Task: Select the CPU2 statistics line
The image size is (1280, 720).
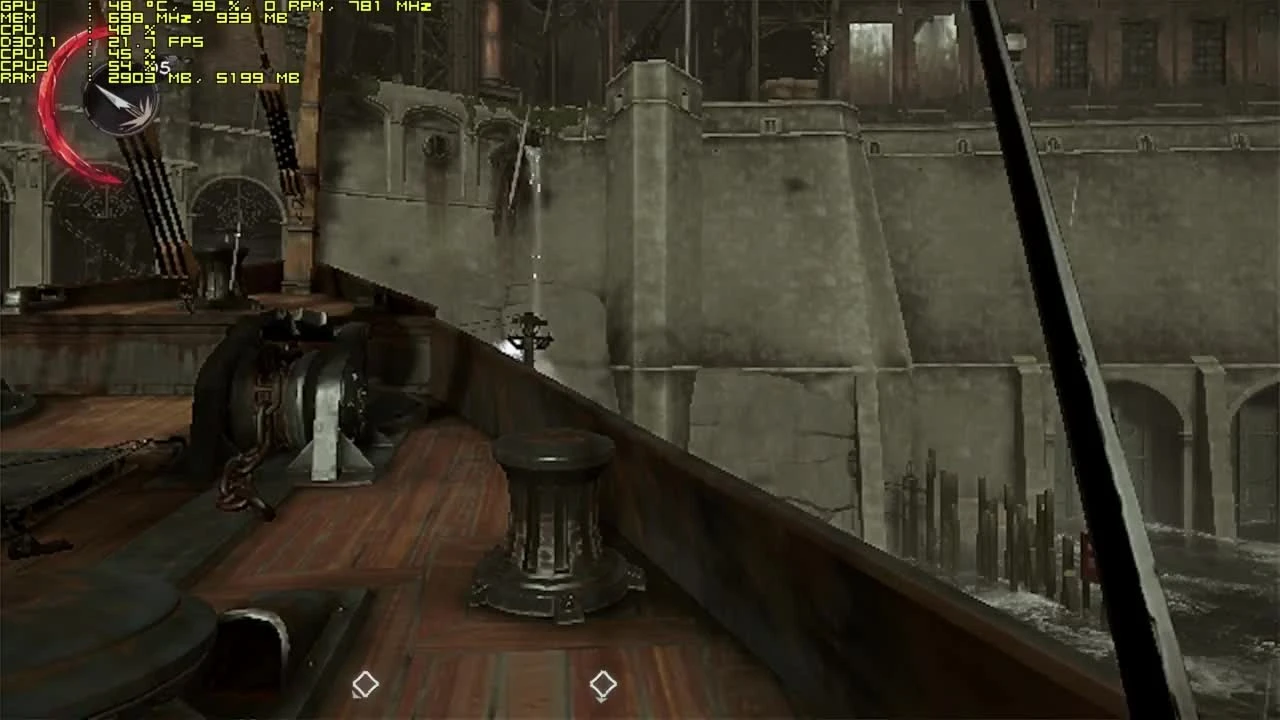Action: click(x=90, y=67)
